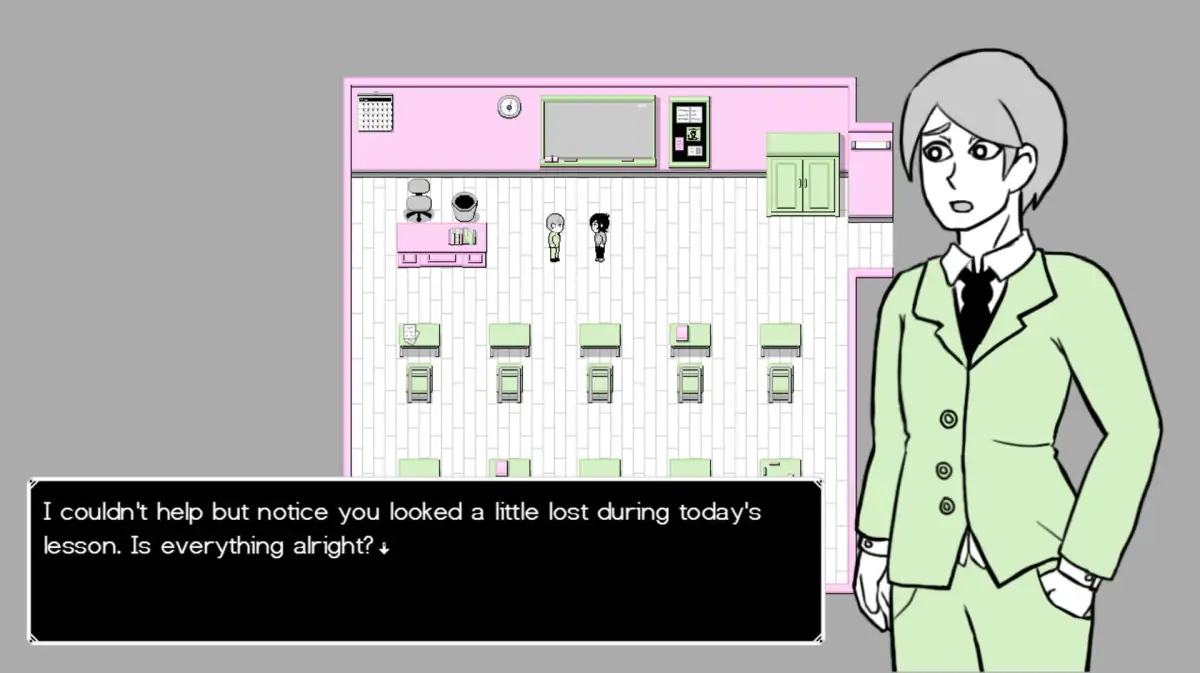Image resolution: width=1200 pixels, height=673 pixels.
Task: Advance dialogue using the small down arrow
Action: [x=384, y=548]
